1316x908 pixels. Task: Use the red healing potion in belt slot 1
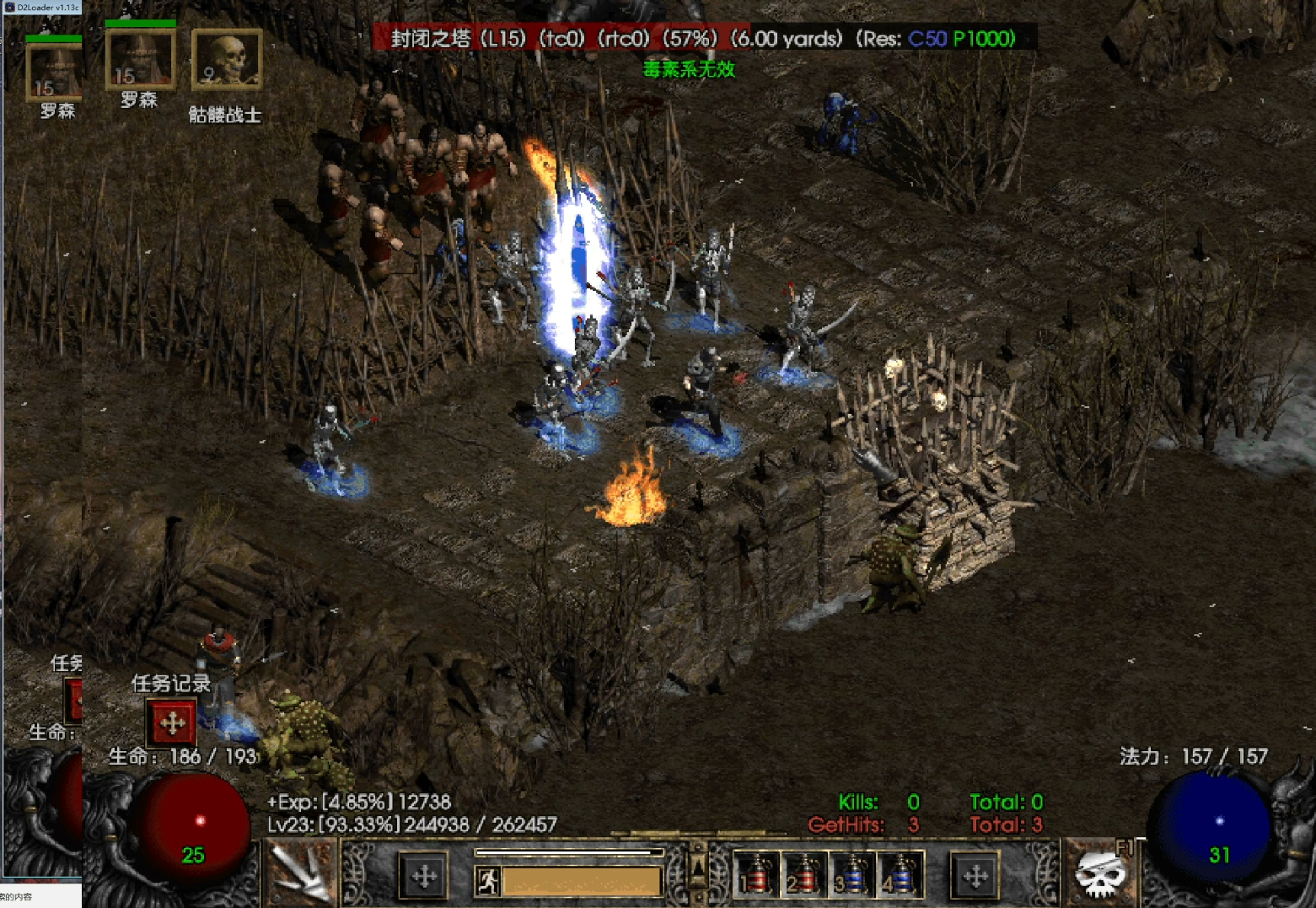click(x=755, y=874)
